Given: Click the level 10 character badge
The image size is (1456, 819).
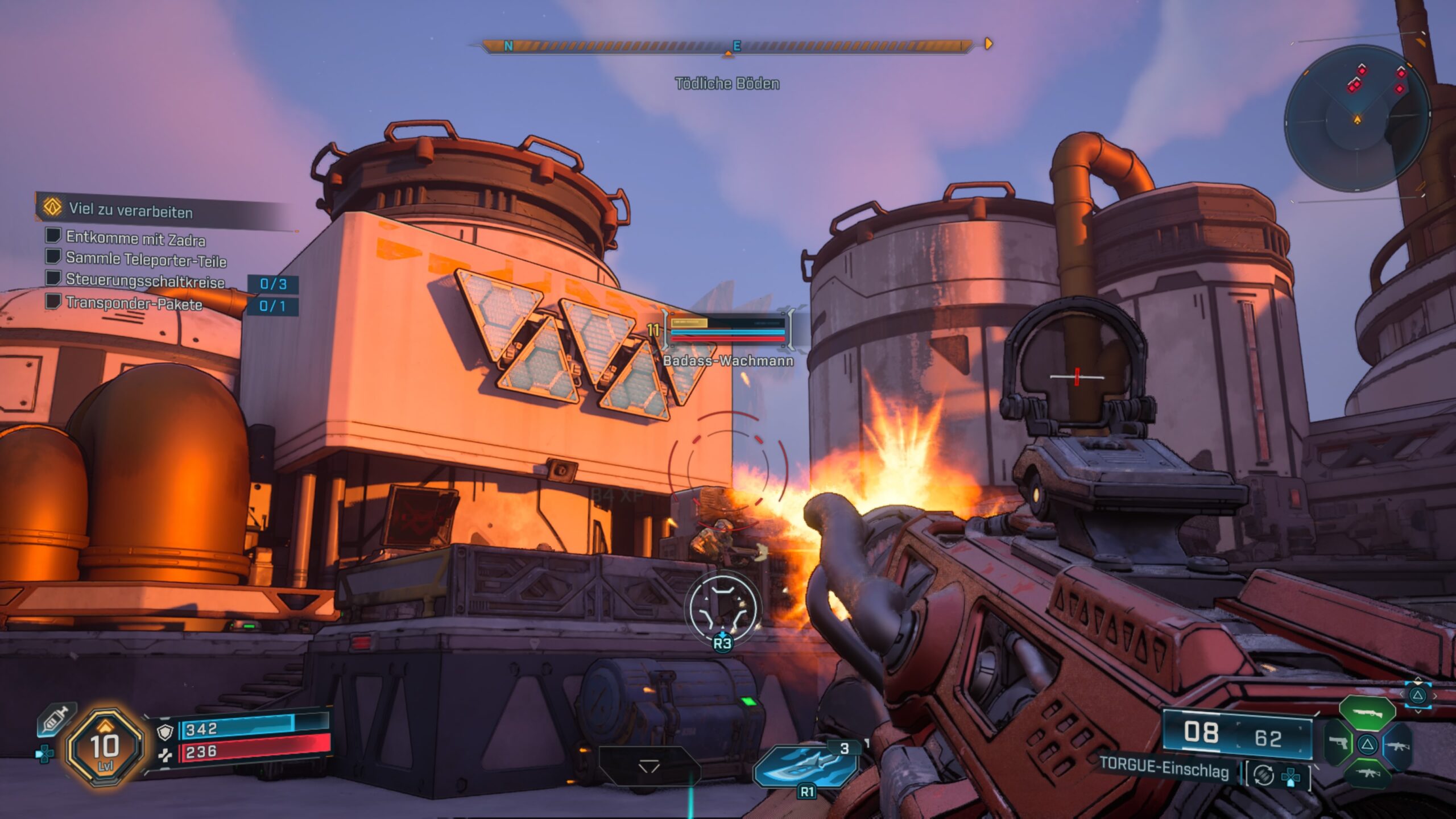Looking at the screenshot, I should point(104,747).
